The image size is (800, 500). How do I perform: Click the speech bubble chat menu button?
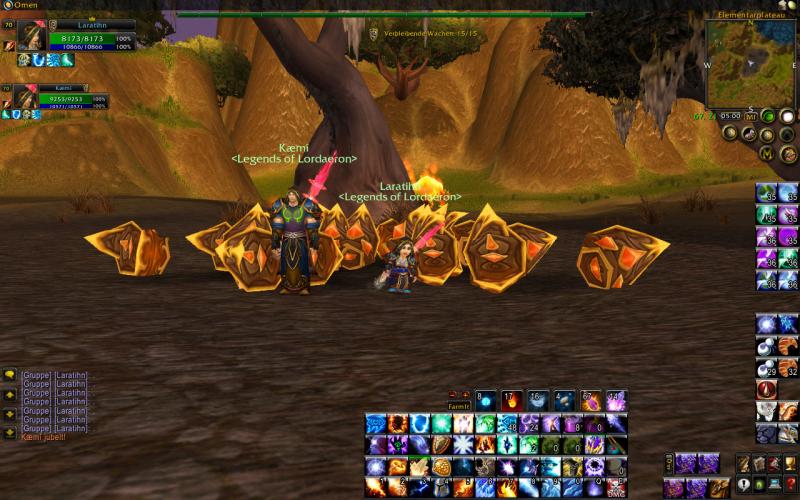pyautogui.click(x=10, y=375)
